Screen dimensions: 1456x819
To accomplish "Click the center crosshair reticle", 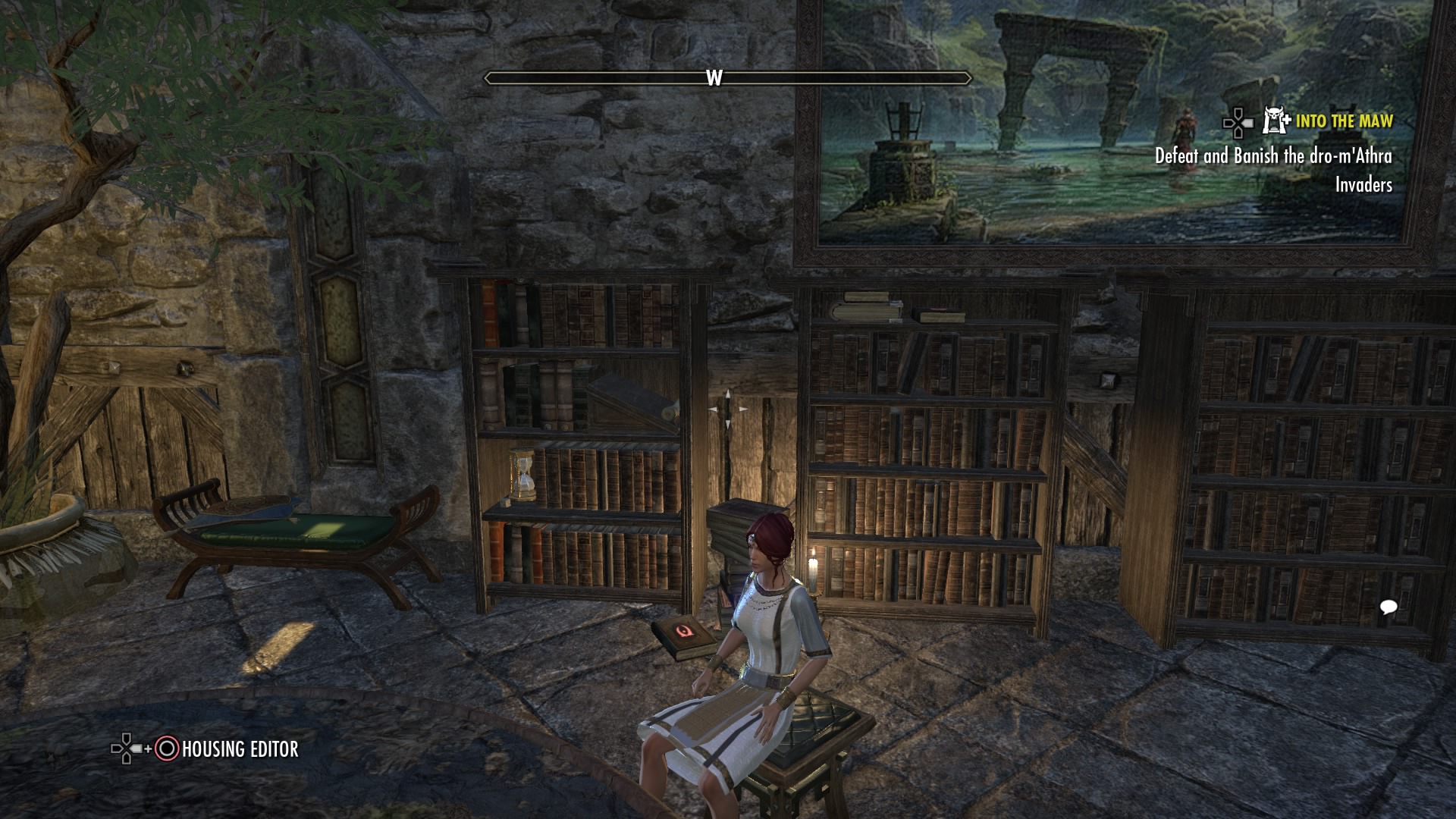I will pos(726,409).
